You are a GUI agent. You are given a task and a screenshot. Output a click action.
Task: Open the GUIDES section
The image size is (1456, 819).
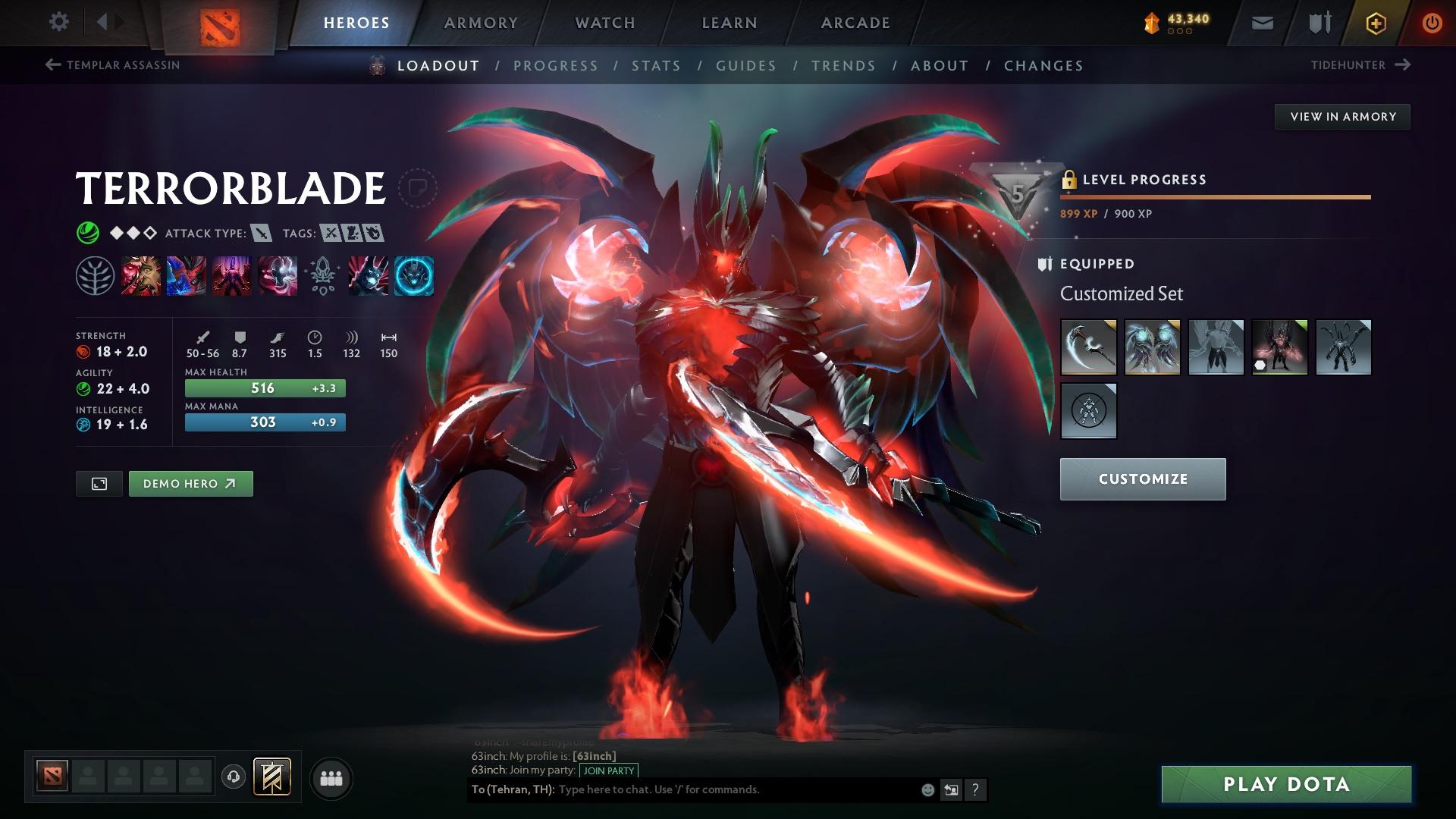745,66
